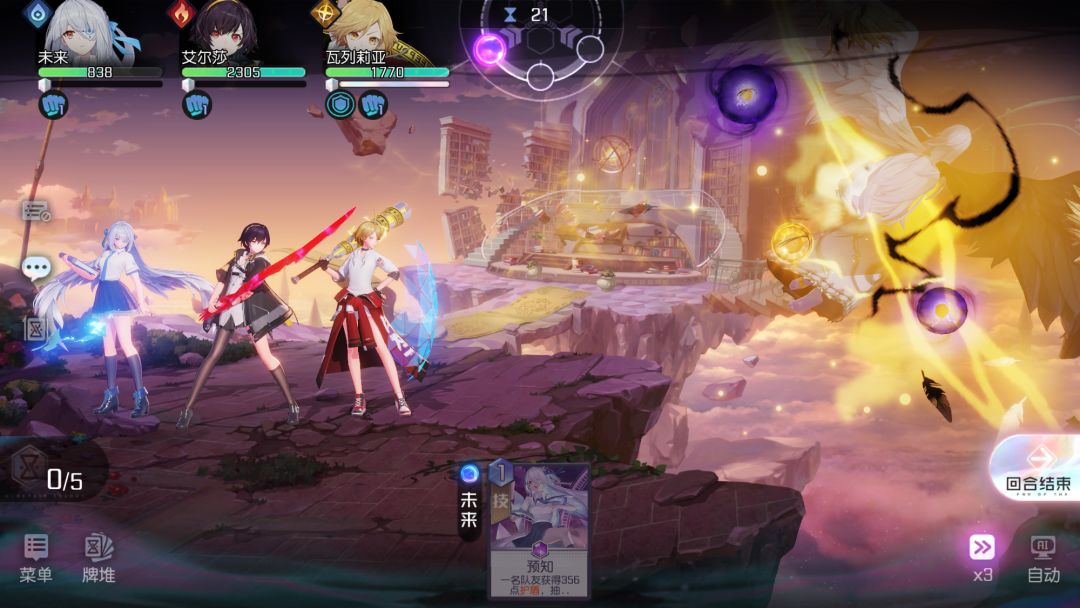
Task: View the 牌堆 card deck
Action: (98, 556)
